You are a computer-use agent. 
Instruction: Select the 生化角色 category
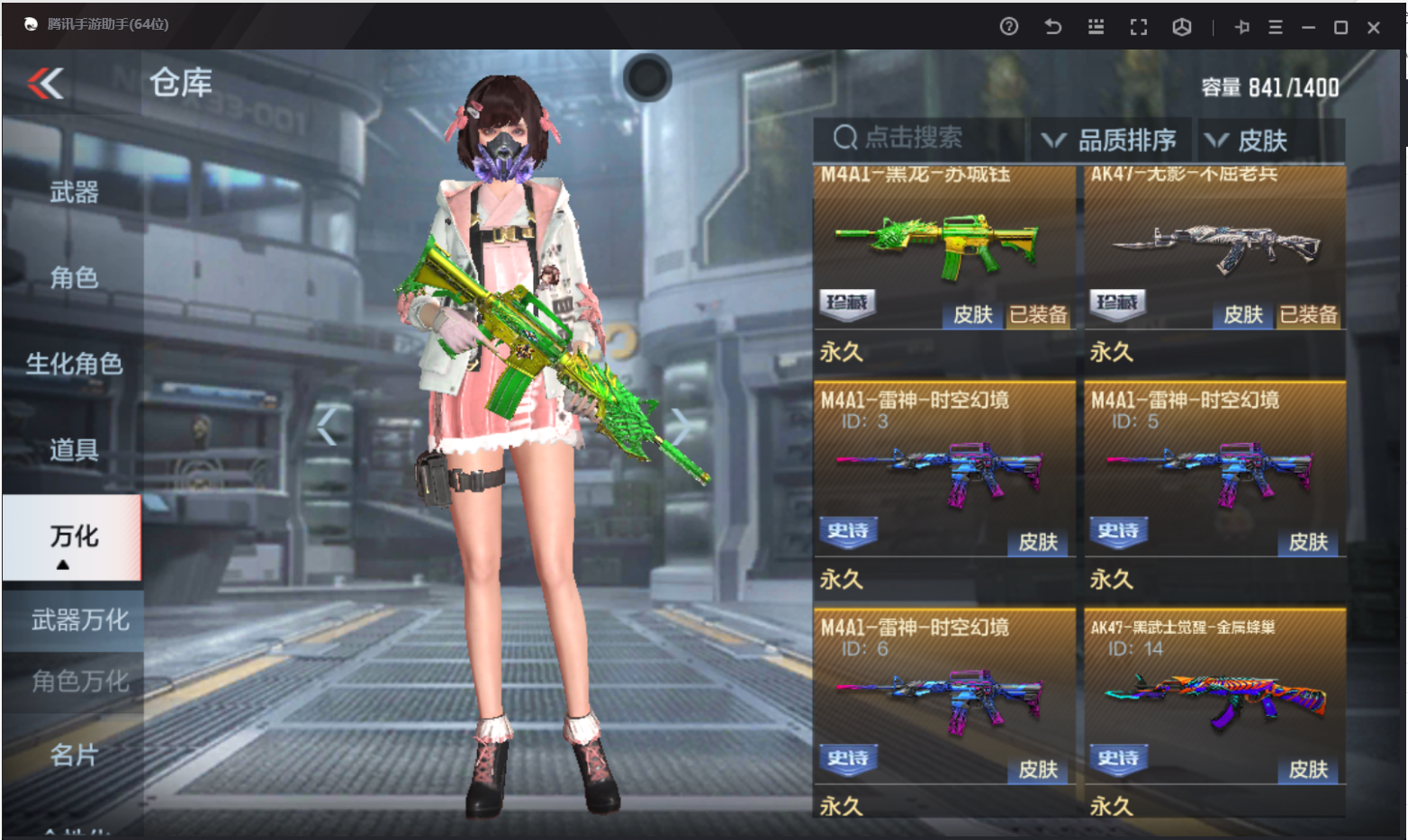coord(74,364)
